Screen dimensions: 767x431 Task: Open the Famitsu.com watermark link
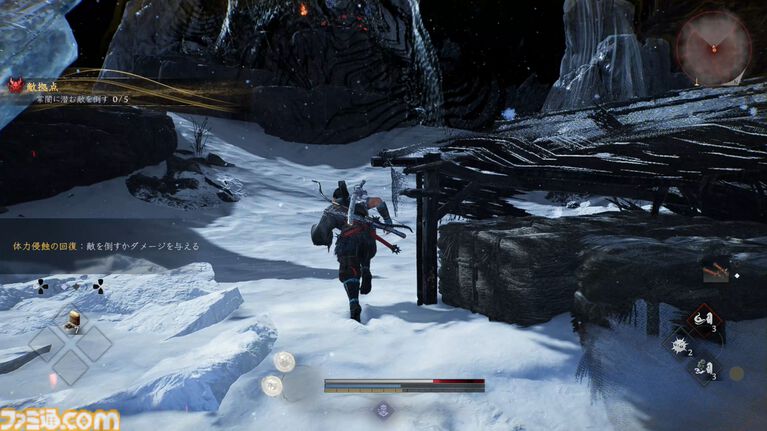pyautogui.click(x=61, y=419)
